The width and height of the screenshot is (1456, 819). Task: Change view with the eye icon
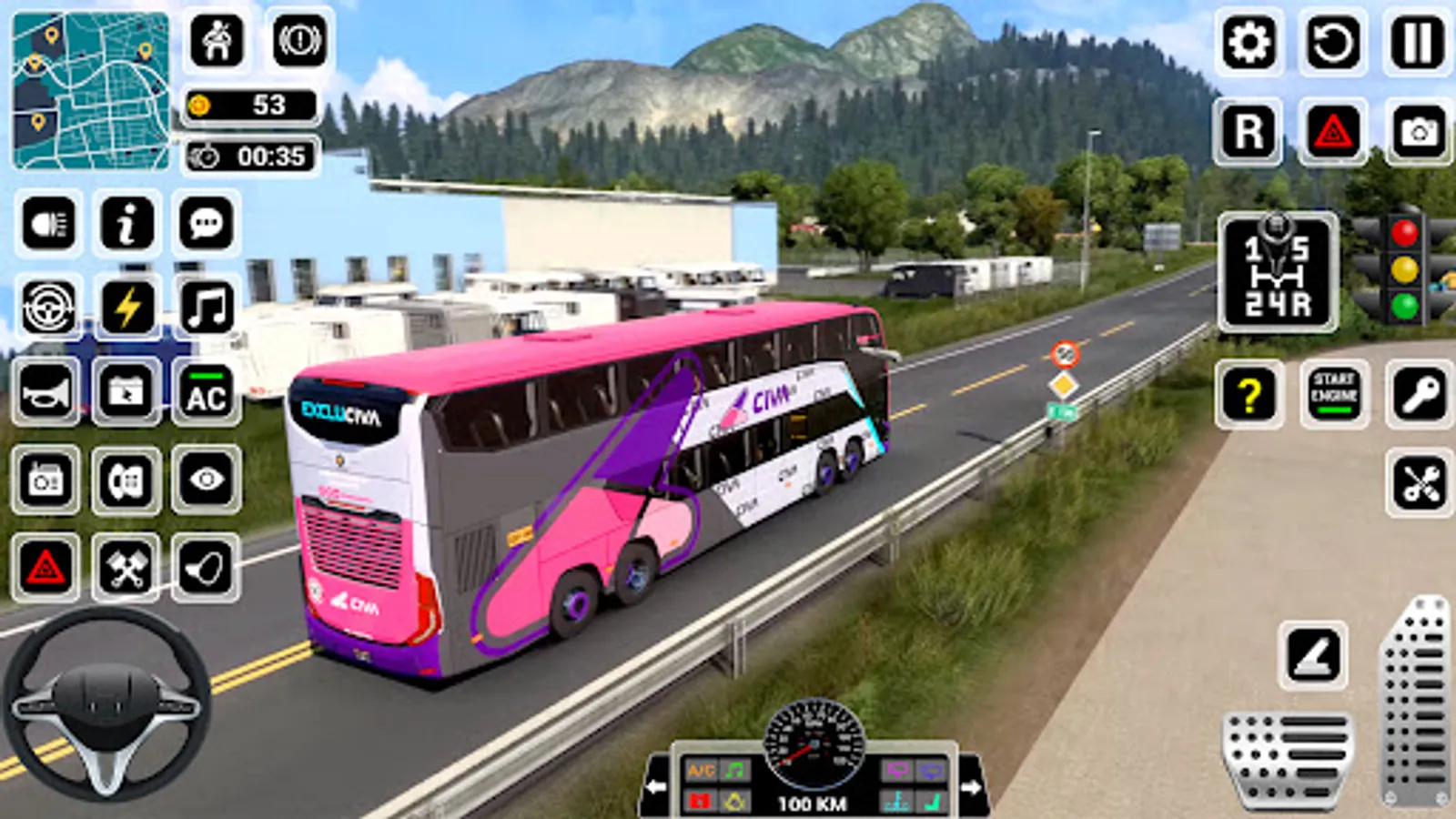[x=207, y=480]
